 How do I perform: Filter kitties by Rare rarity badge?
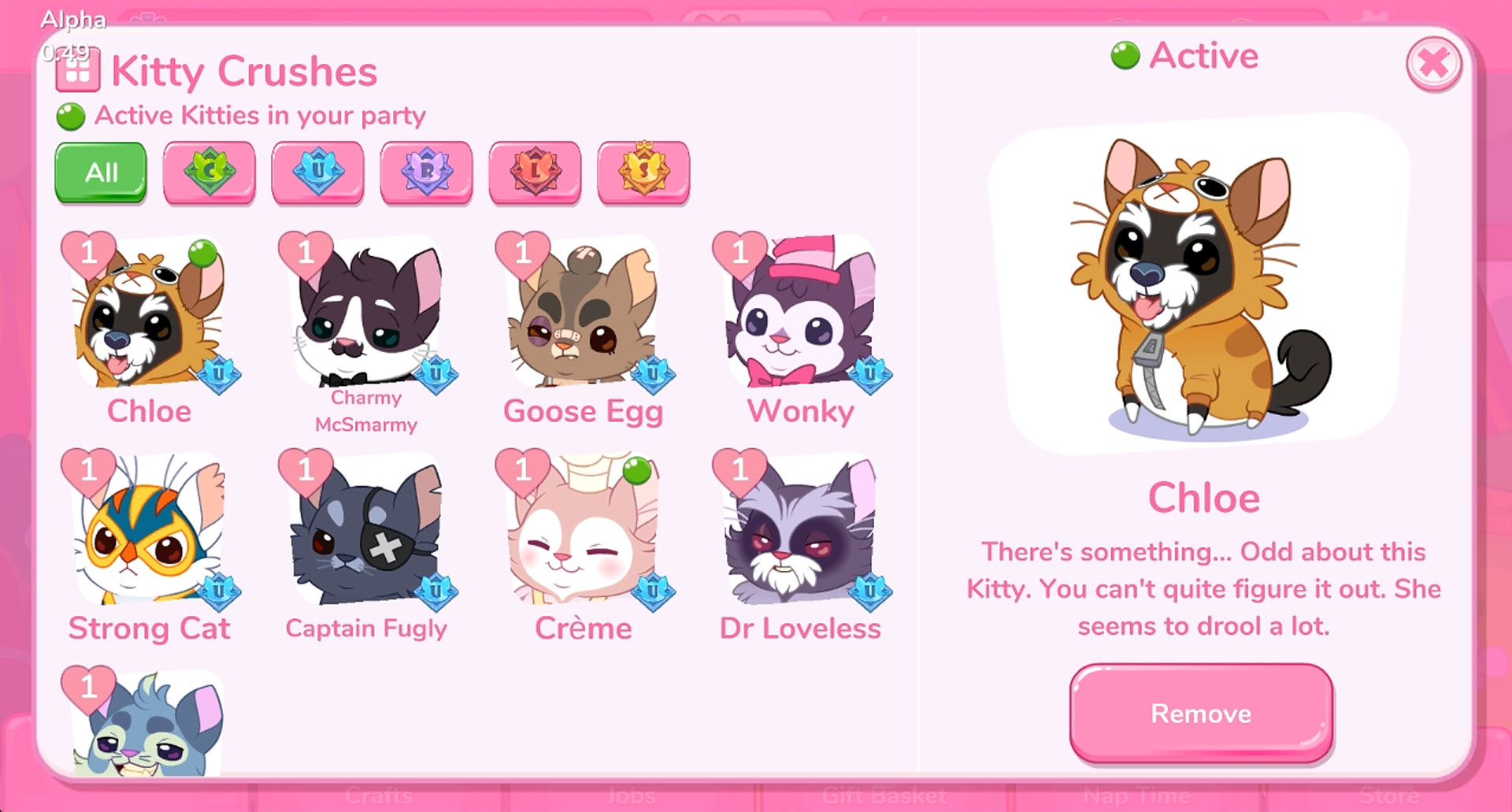426,172
